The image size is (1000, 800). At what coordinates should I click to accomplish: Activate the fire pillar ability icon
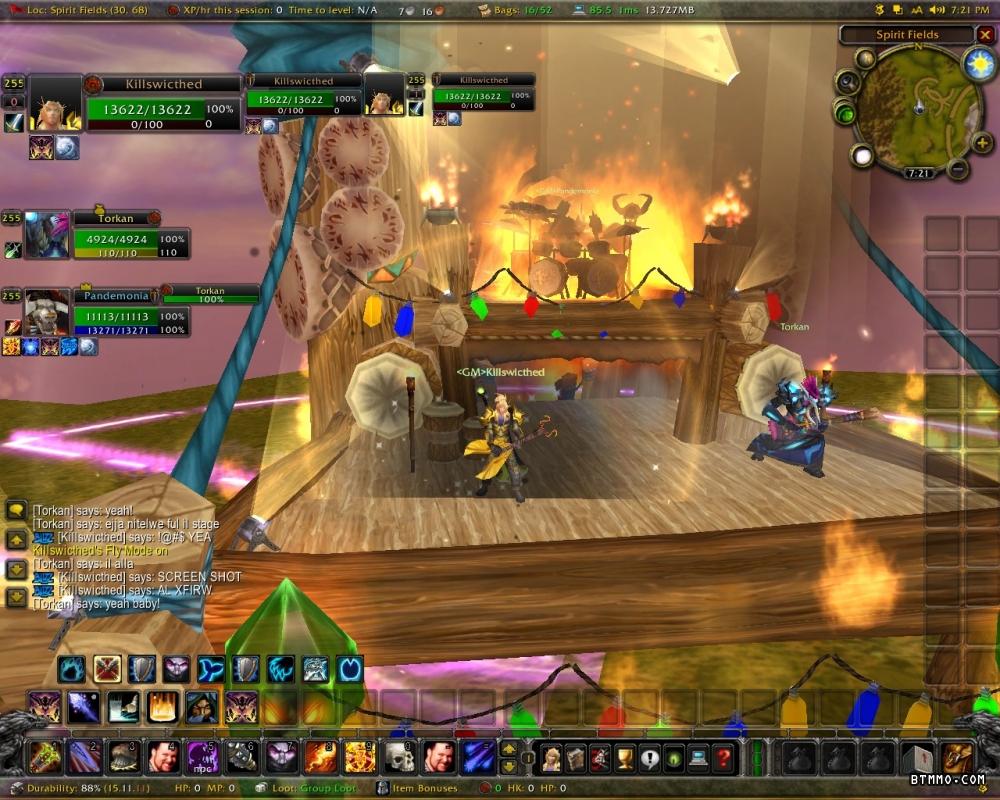coord(163,707)
